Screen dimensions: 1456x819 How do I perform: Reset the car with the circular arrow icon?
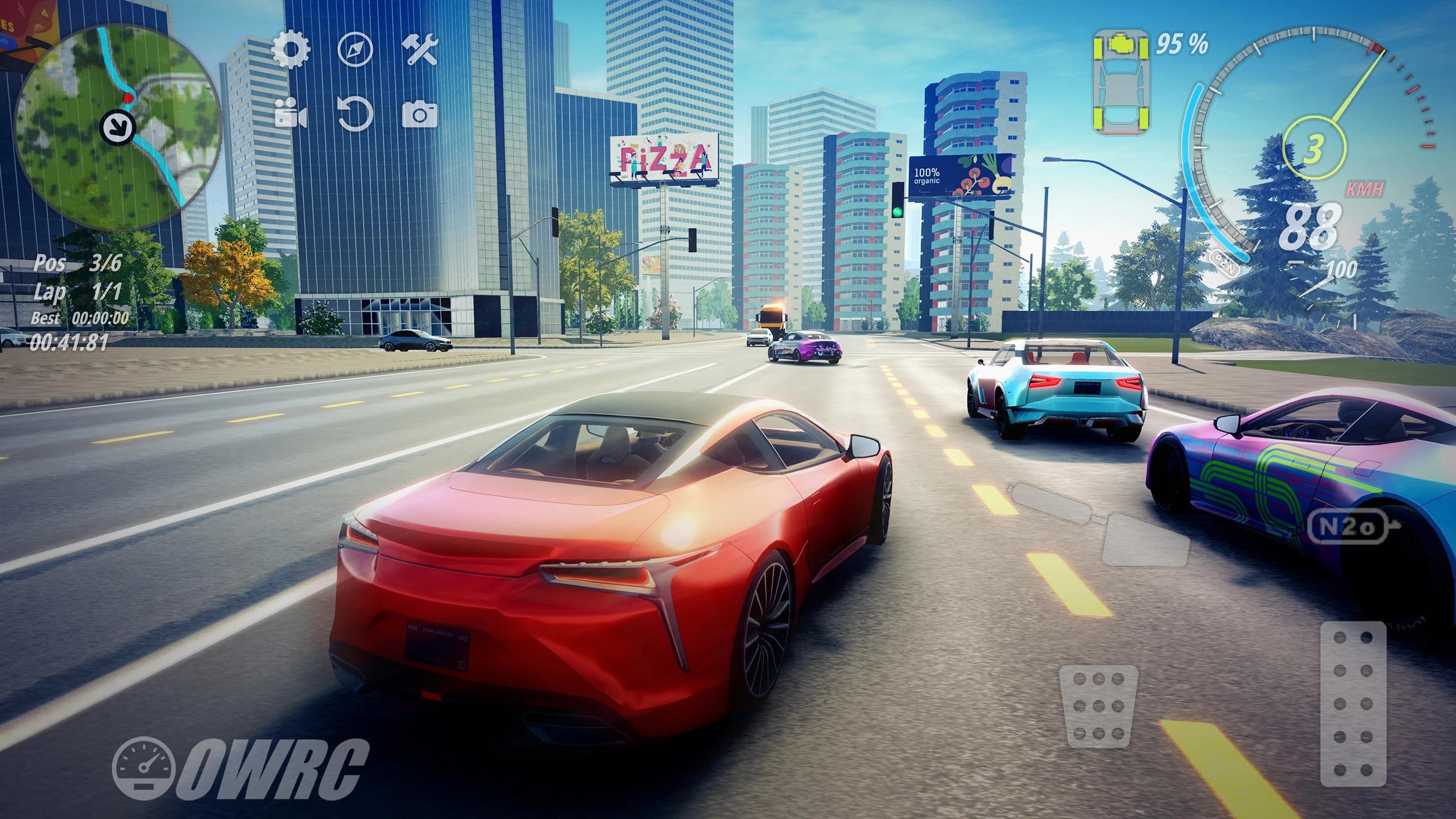355,114
